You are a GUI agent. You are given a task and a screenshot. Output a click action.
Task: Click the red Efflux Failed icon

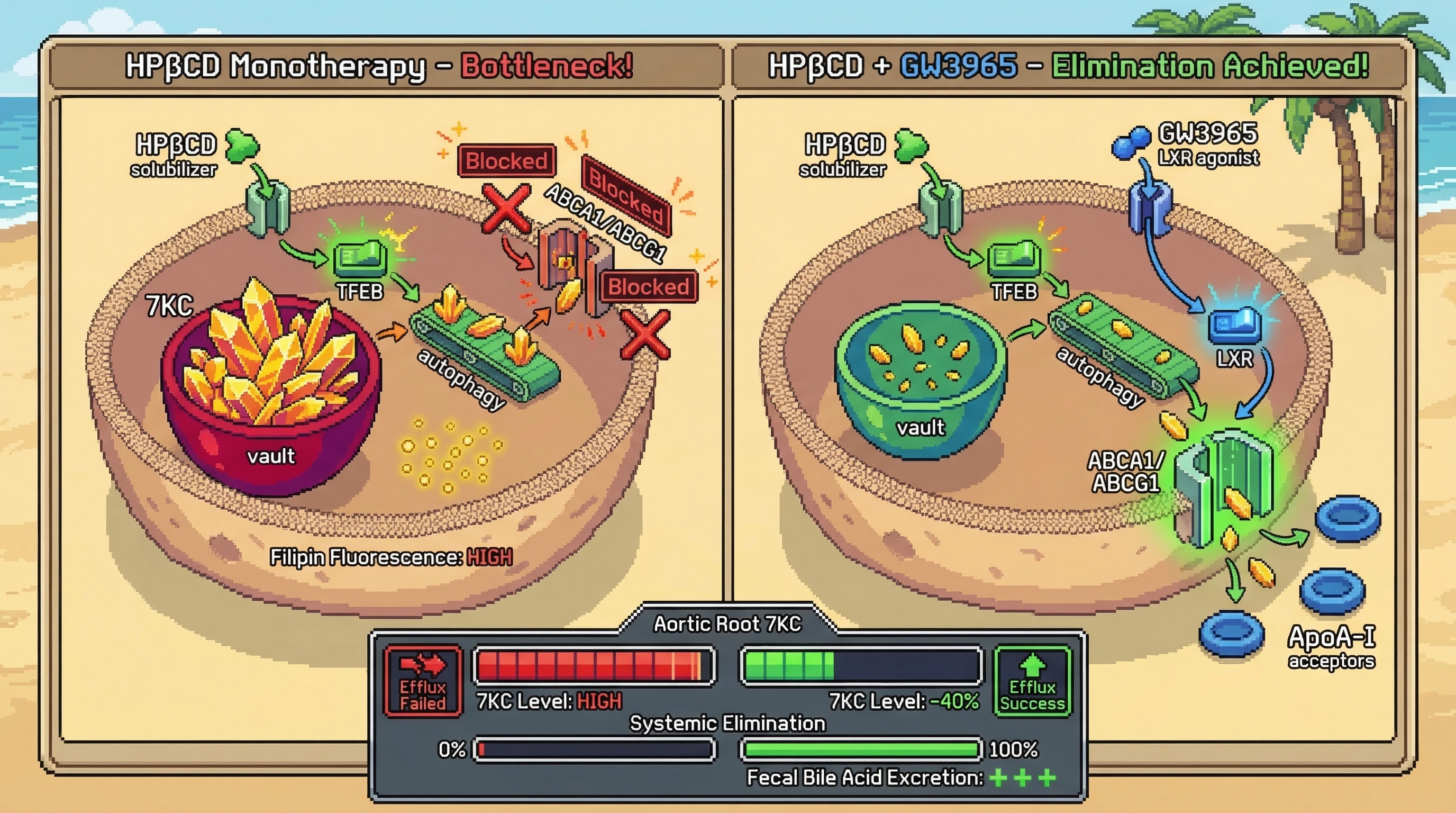coord(423,681)
